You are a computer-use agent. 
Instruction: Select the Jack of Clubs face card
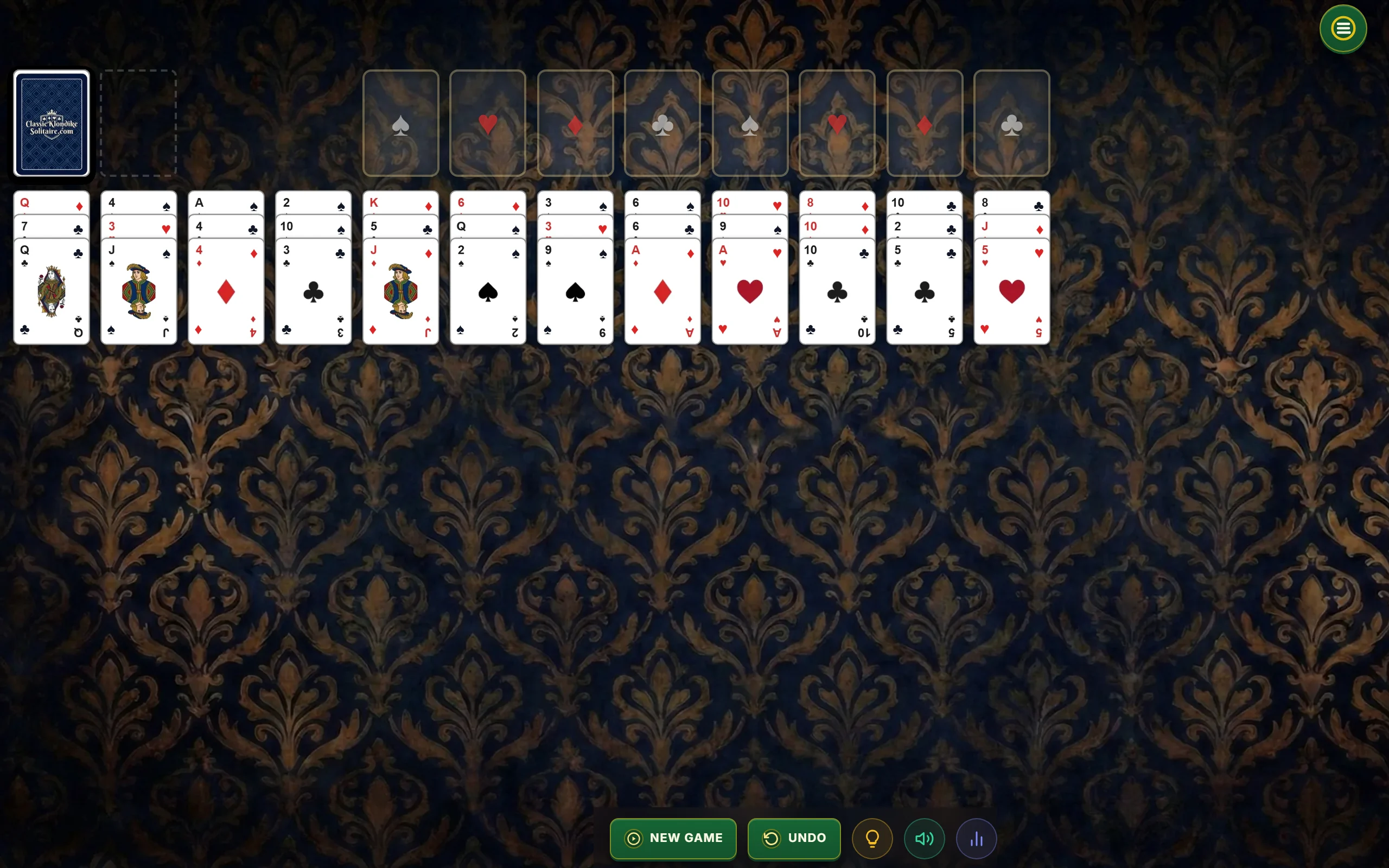139,293
